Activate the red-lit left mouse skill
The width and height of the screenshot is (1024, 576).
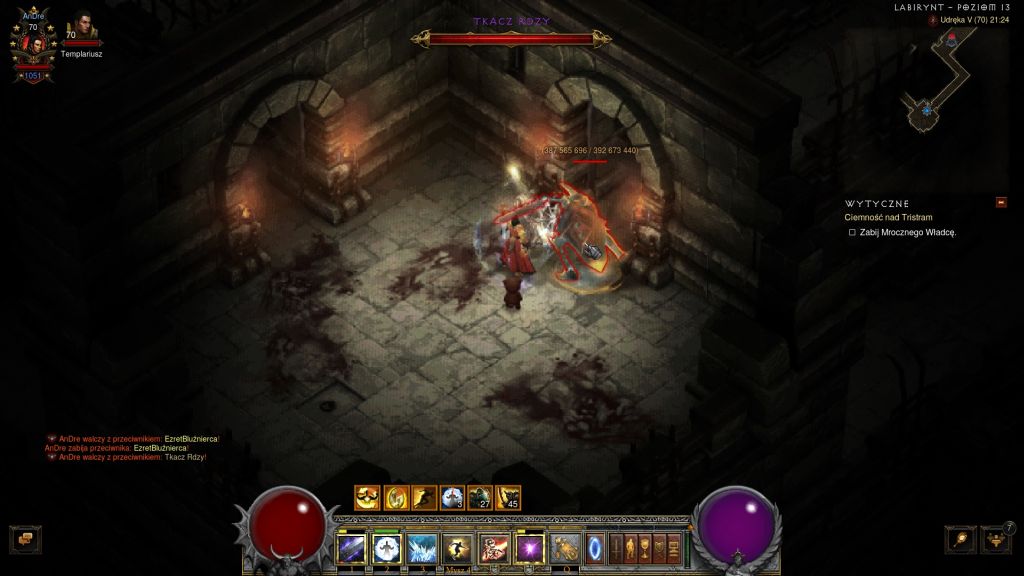click(x=493, y=548)
